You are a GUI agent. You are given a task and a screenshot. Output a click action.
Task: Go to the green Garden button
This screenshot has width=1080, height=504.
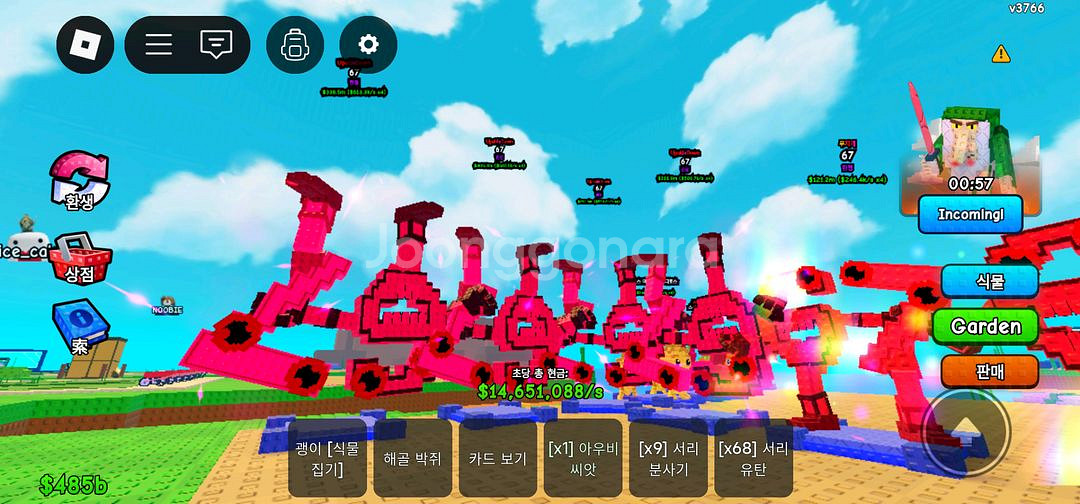click(x=985, y=326)
